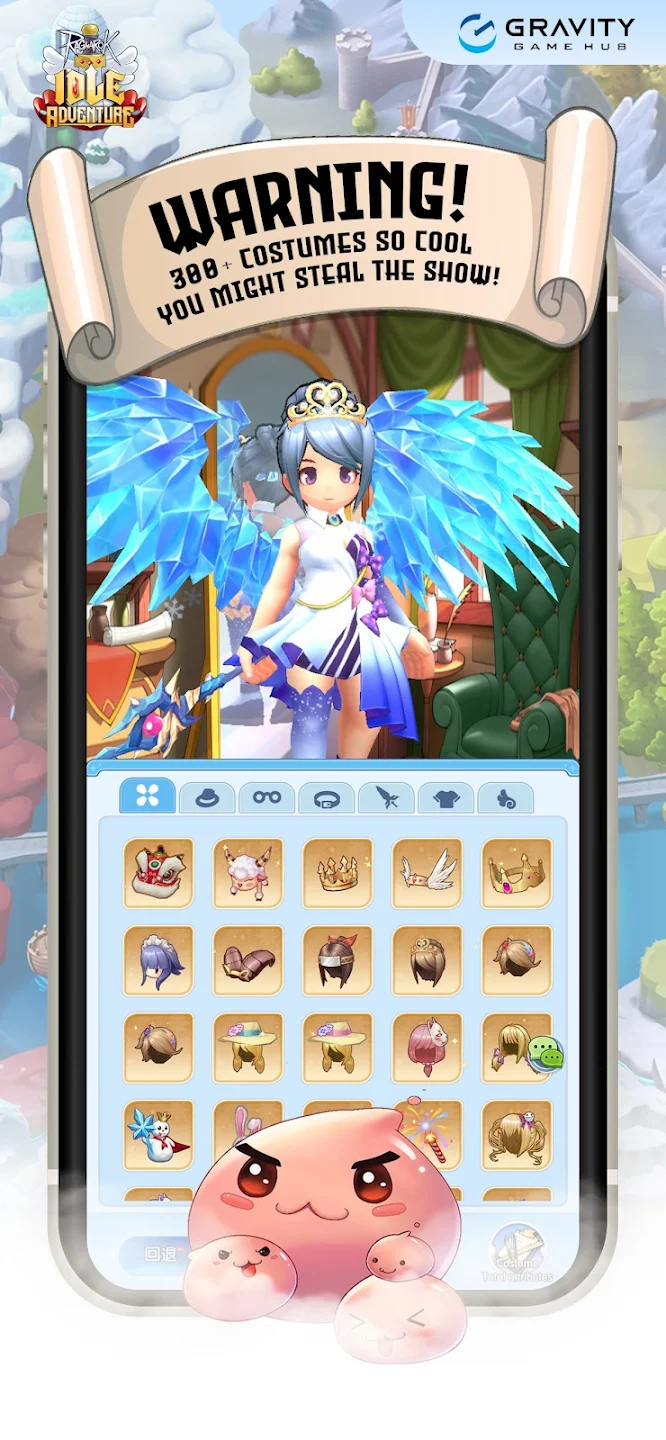Select the all-costumes four-petal tab
Image resolution: width=666 pixels, height=1440 pixels.
click(148, 796)
